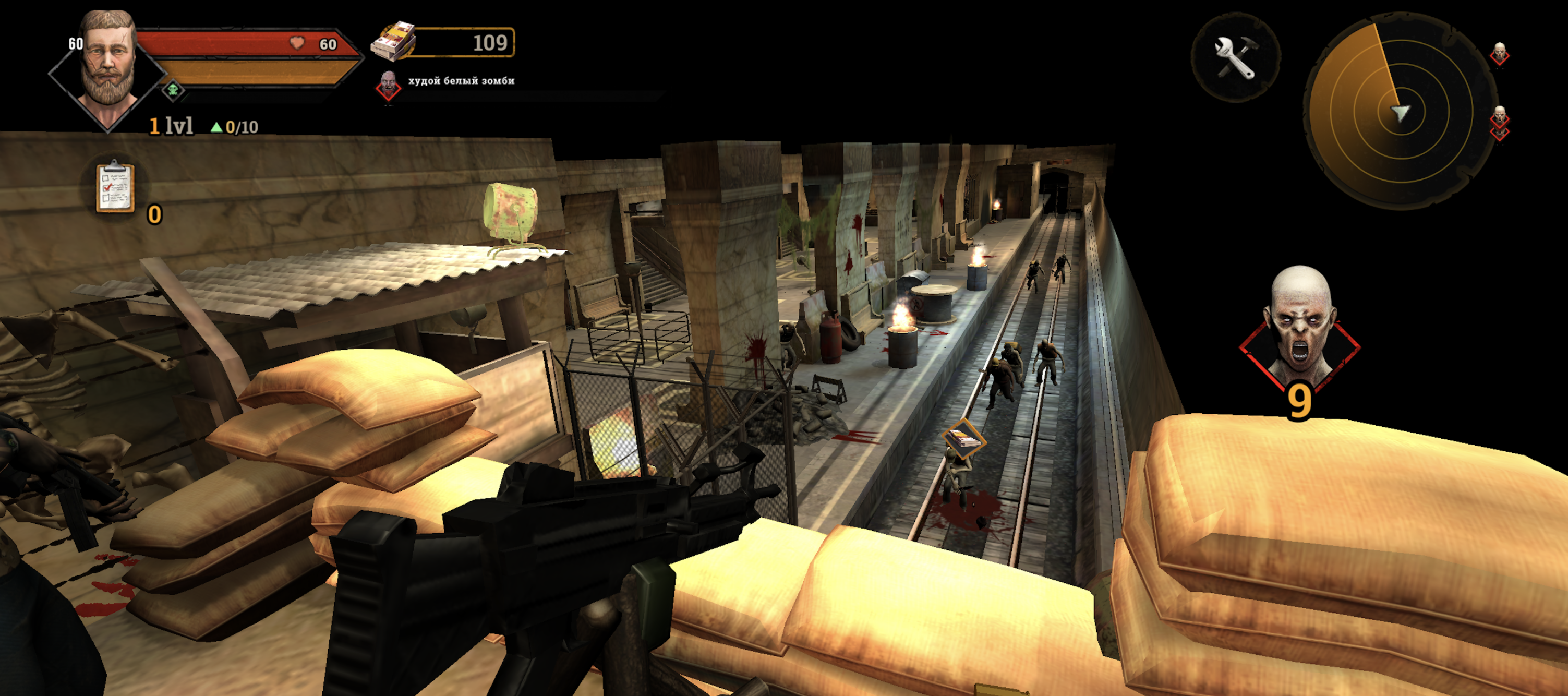The image size is (1568, 696).
Task: Select the худой белый зомби name label
Action: (x=460, y=80)
